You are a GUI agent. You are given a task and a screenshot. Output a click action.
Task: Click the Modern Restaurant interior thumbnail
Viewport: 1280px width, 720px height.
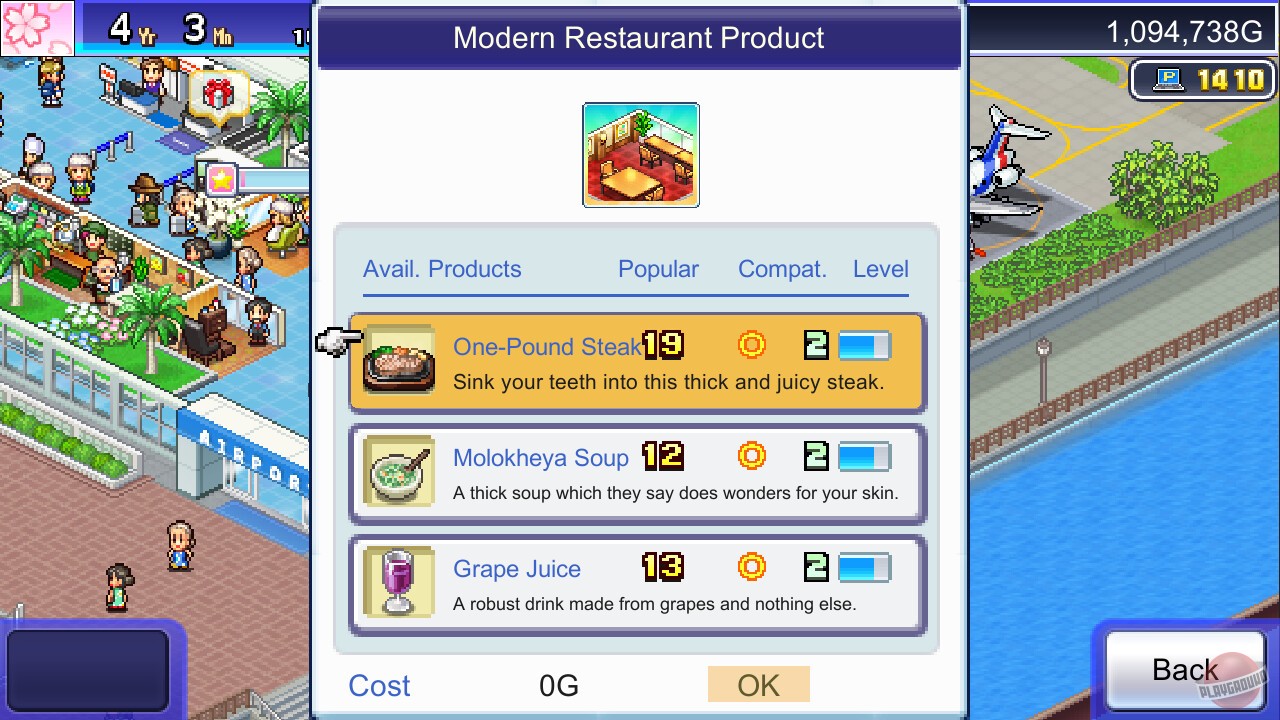640,155
